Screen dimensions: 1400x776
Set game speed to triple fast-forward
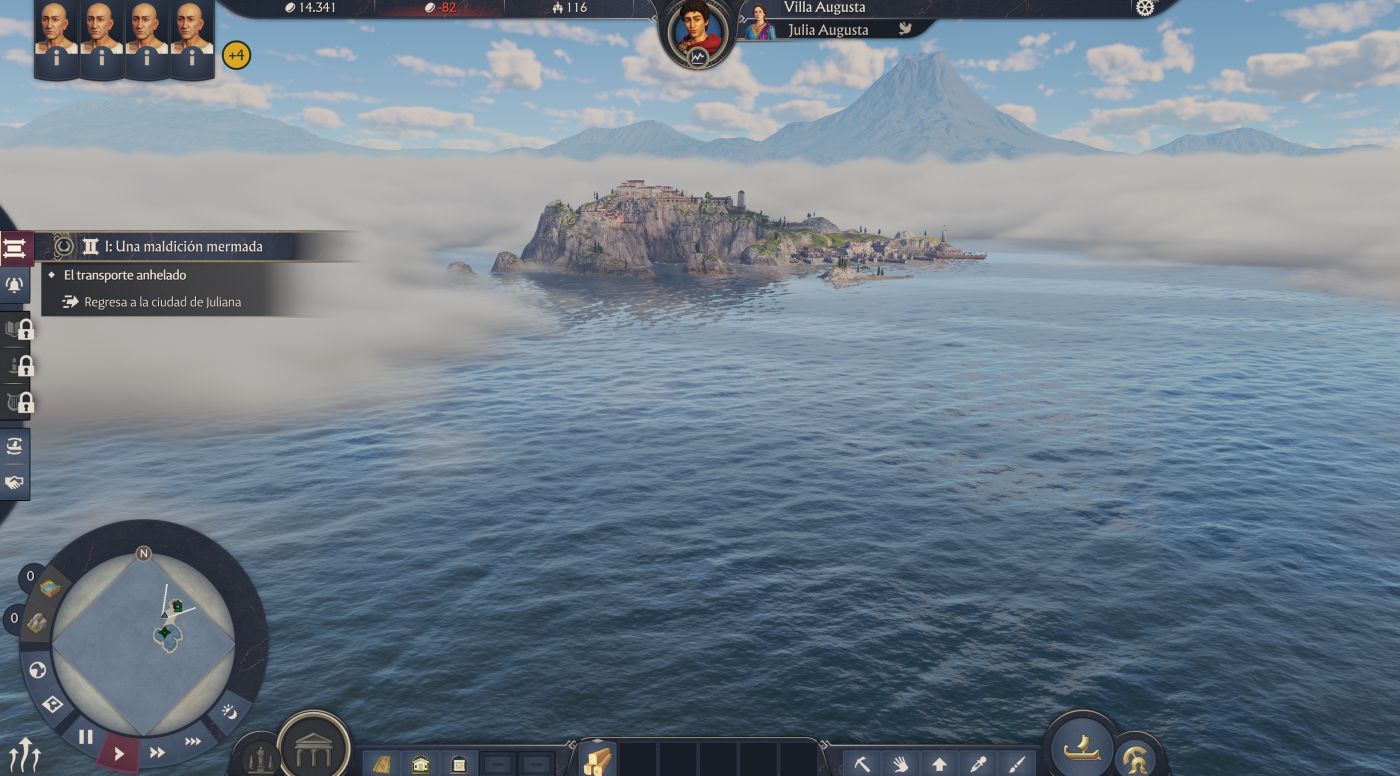pos(193,741)
